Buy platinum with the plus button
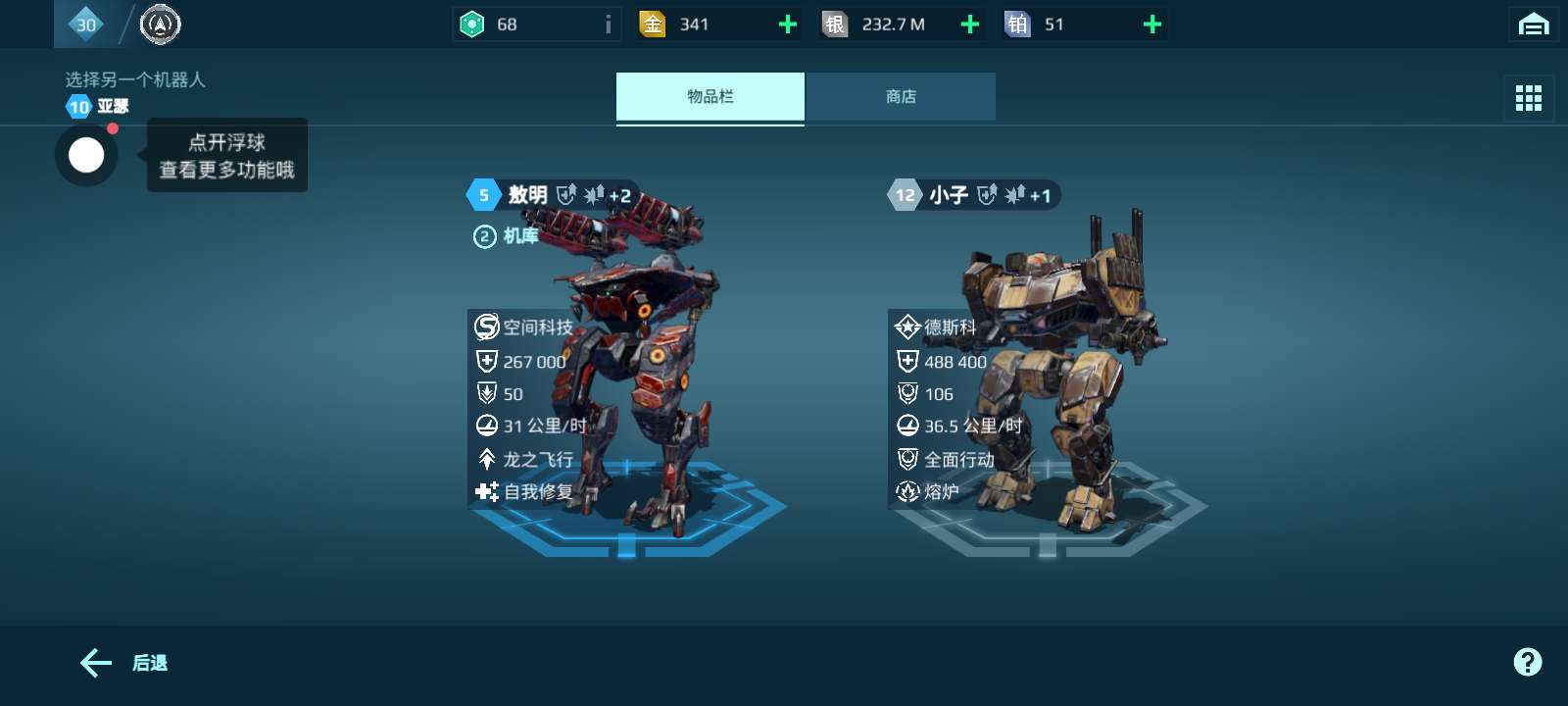 coord(1152,25)
